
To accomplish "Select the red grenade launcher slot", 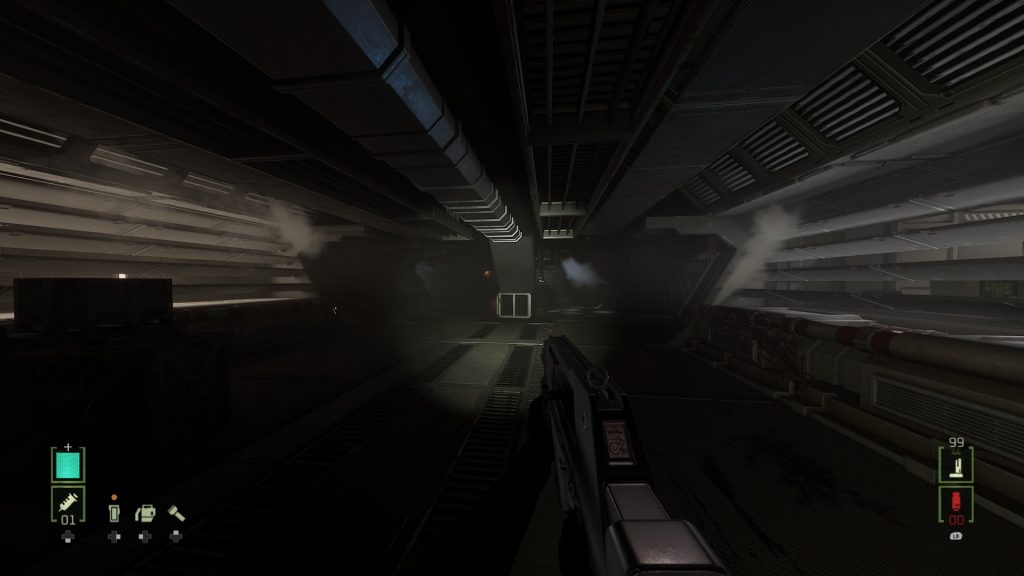I will click(x=956, y=504).
